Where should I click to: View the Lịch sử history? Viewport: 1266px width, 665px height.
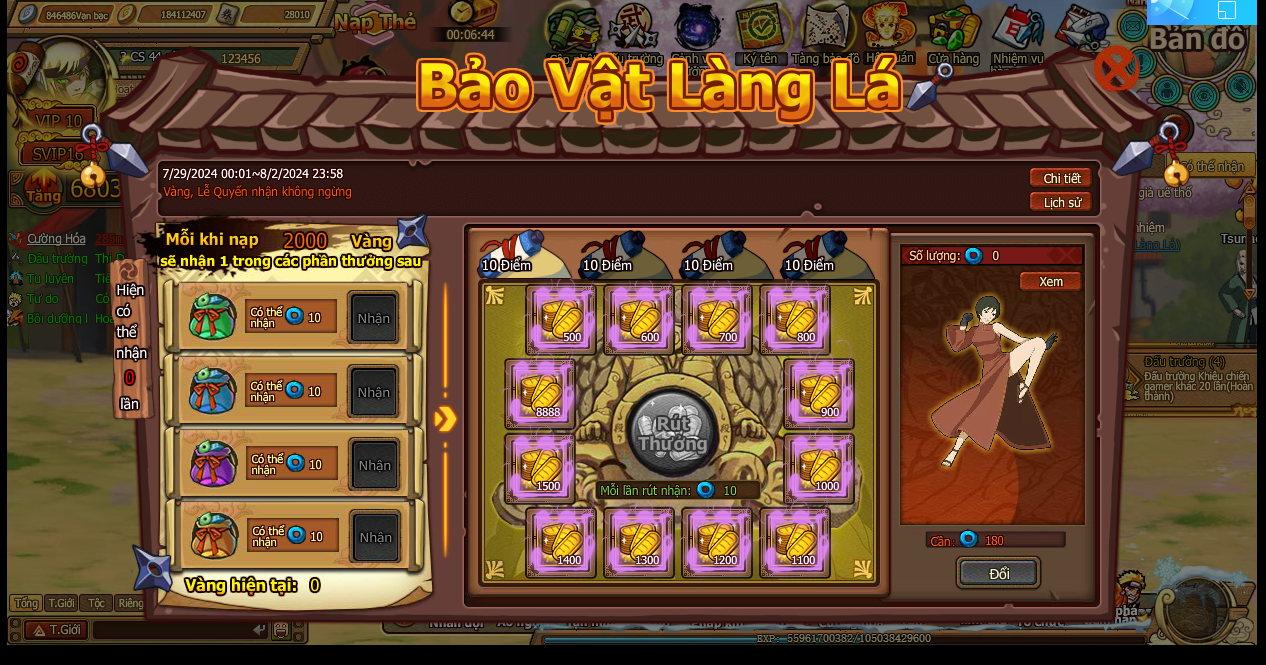point(1061,202)
